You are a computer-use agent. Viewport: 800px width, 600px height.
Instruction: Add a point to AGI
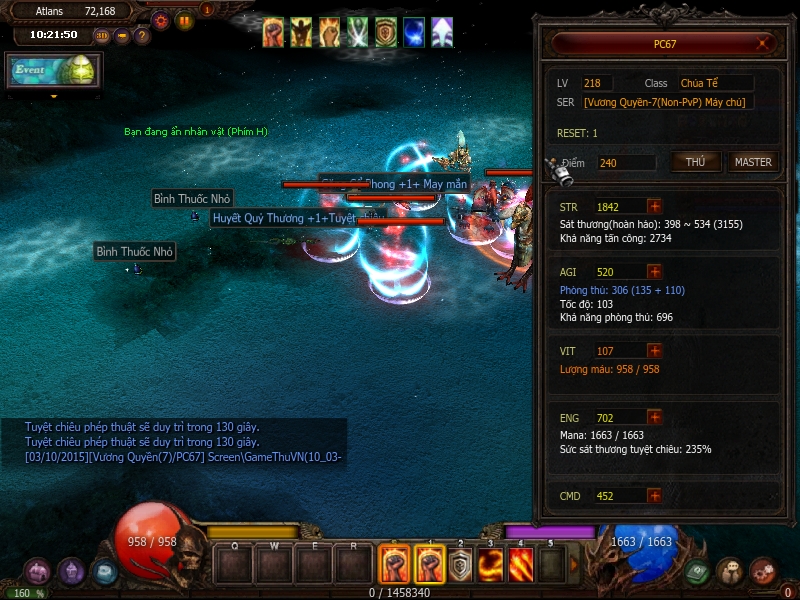[x=654, y=271]
